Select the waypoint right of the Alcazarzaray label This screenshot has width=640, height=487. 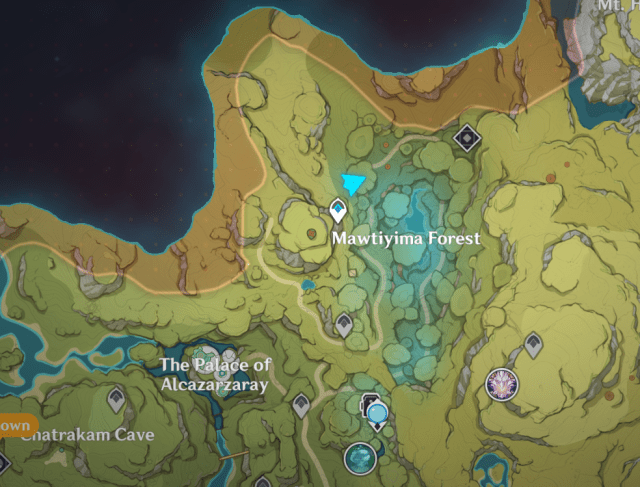(300, 404)
